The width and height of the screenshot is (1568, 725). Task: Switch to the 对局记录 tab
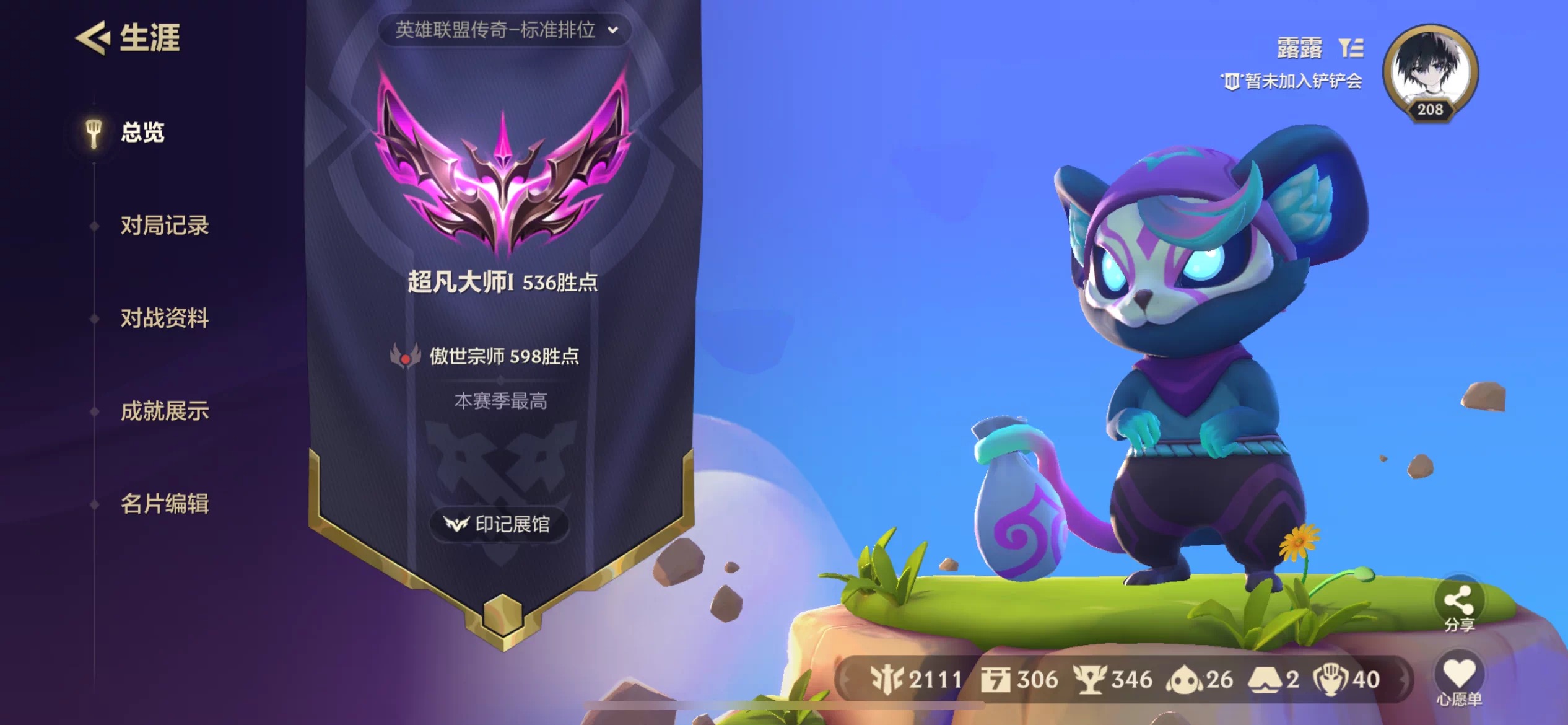(165, 226)
